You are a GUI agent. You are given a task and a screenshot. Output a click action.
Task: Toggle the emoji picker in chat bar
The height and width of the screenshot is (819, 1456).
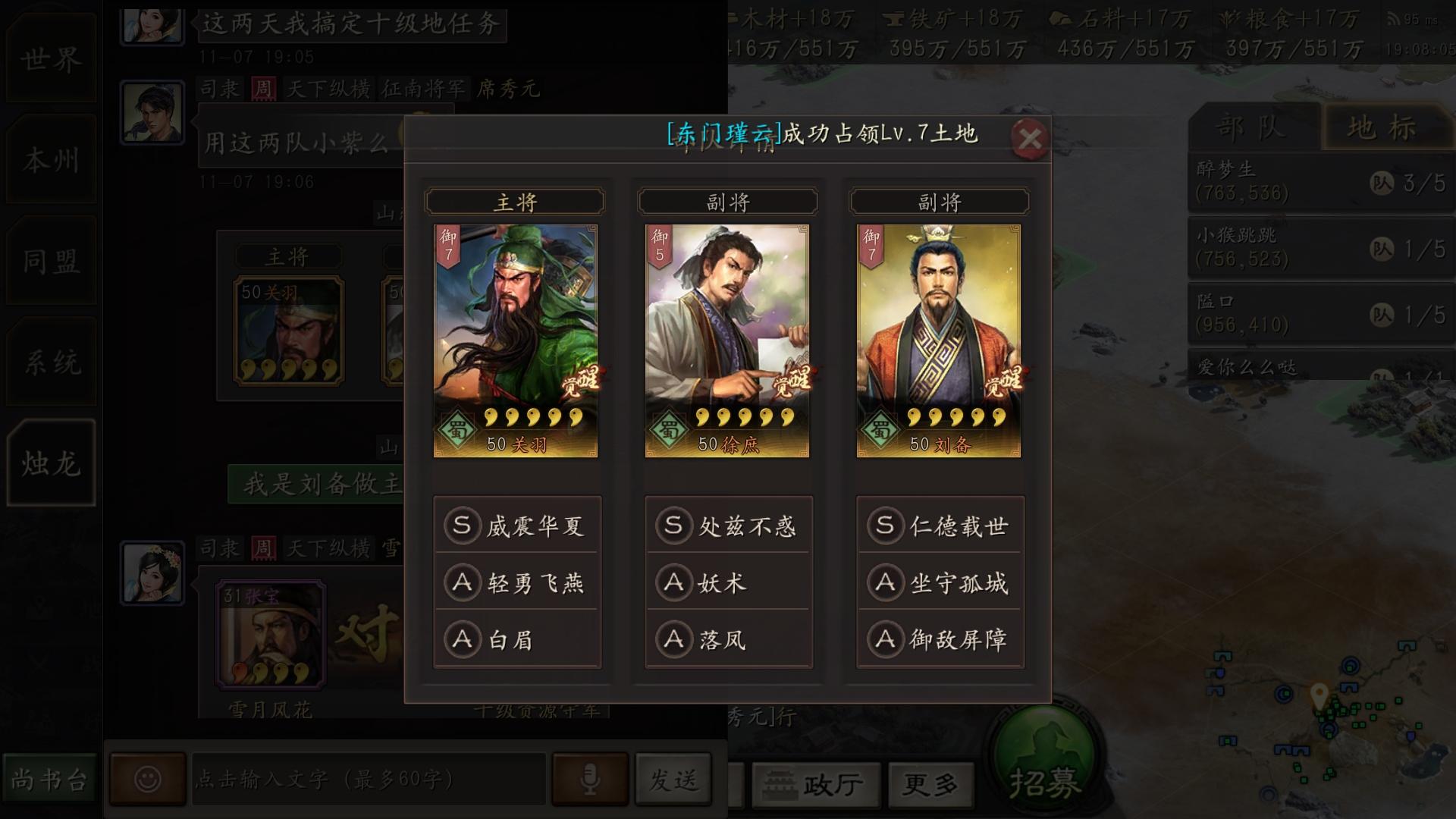coord(149,778)
